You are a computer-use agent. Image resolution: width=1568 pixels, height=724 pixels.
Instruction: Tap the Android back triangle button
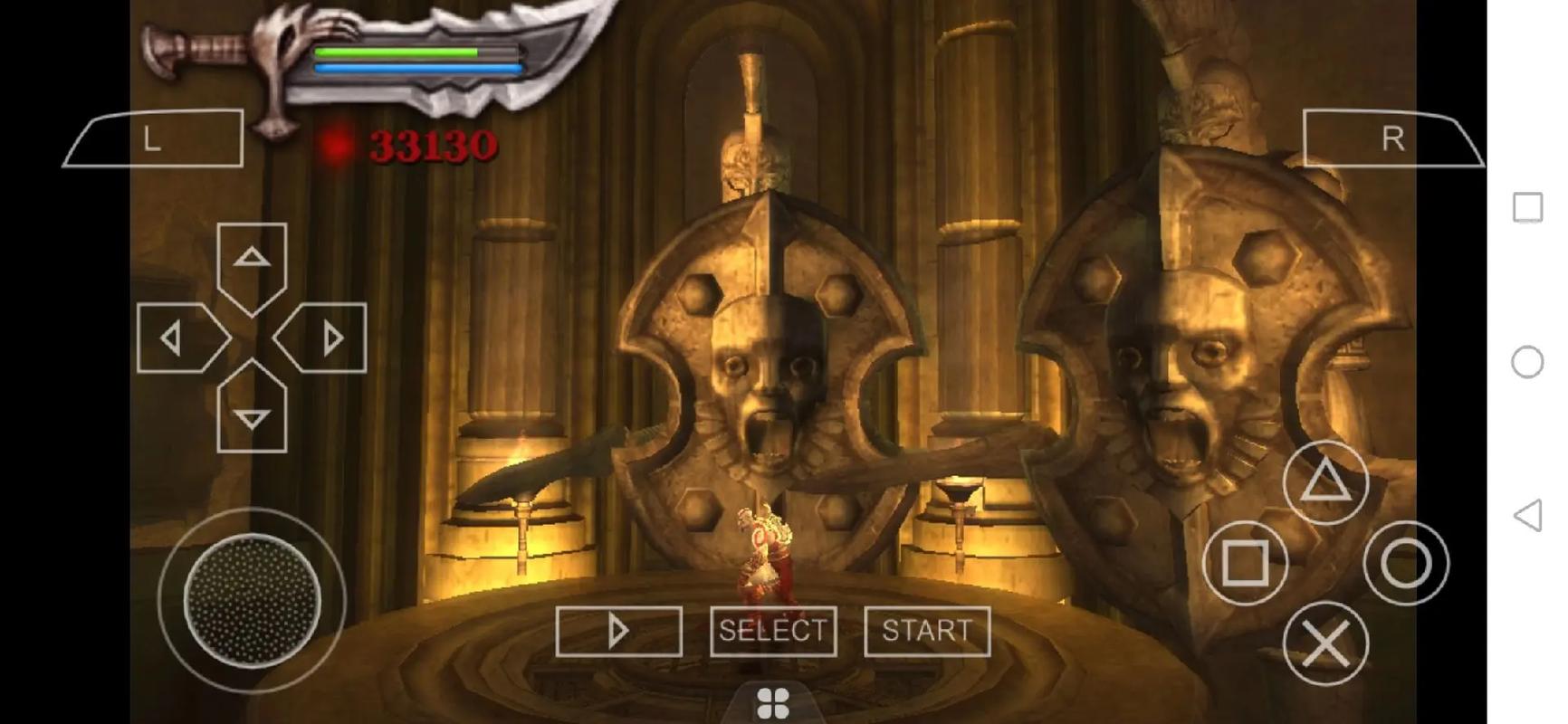pyautogui.click(x=1528, y=516)
